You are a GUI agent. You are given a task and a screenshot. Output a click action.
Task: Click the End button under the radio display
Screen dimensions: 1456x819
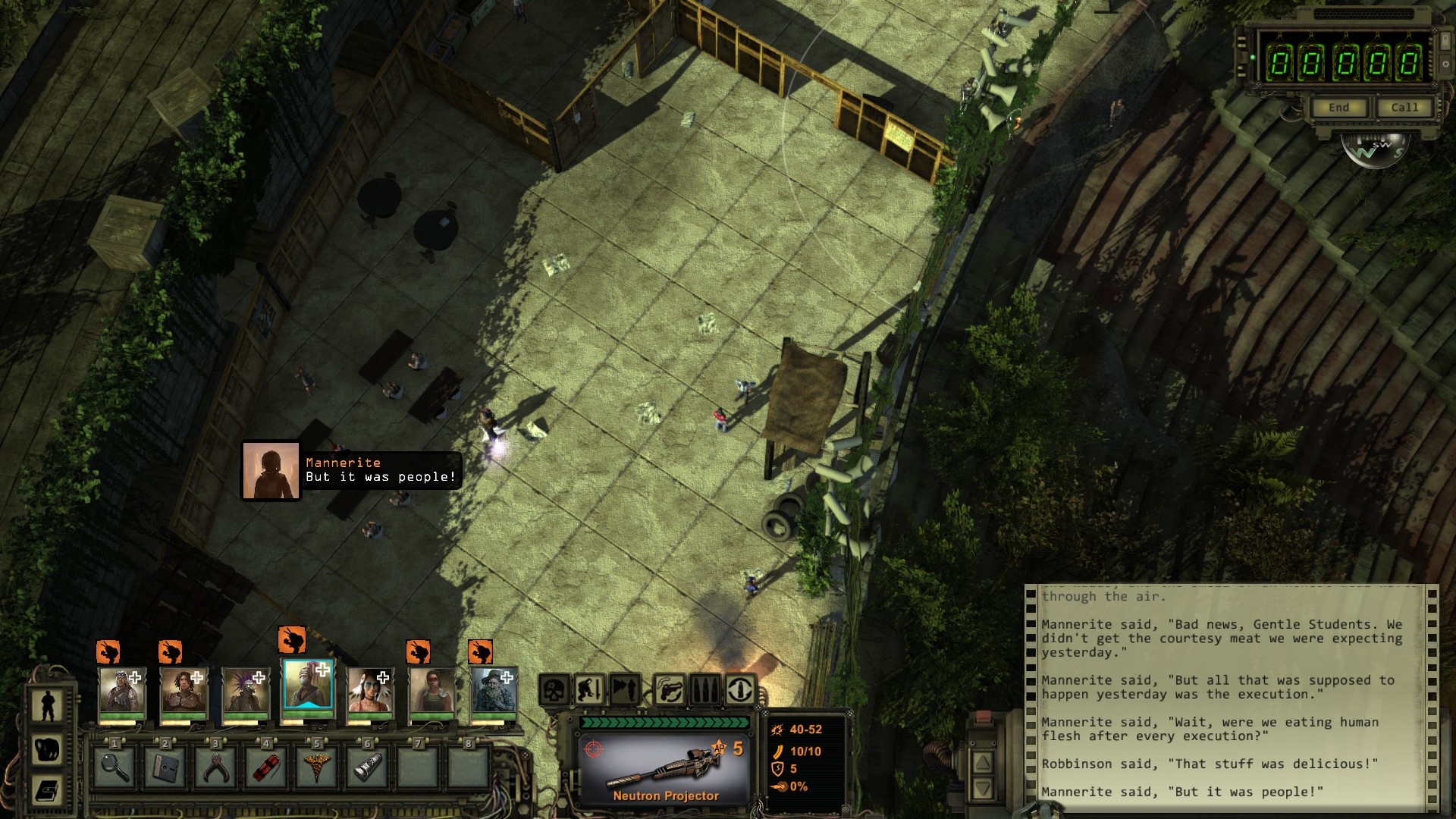[x=1338, y=108]
